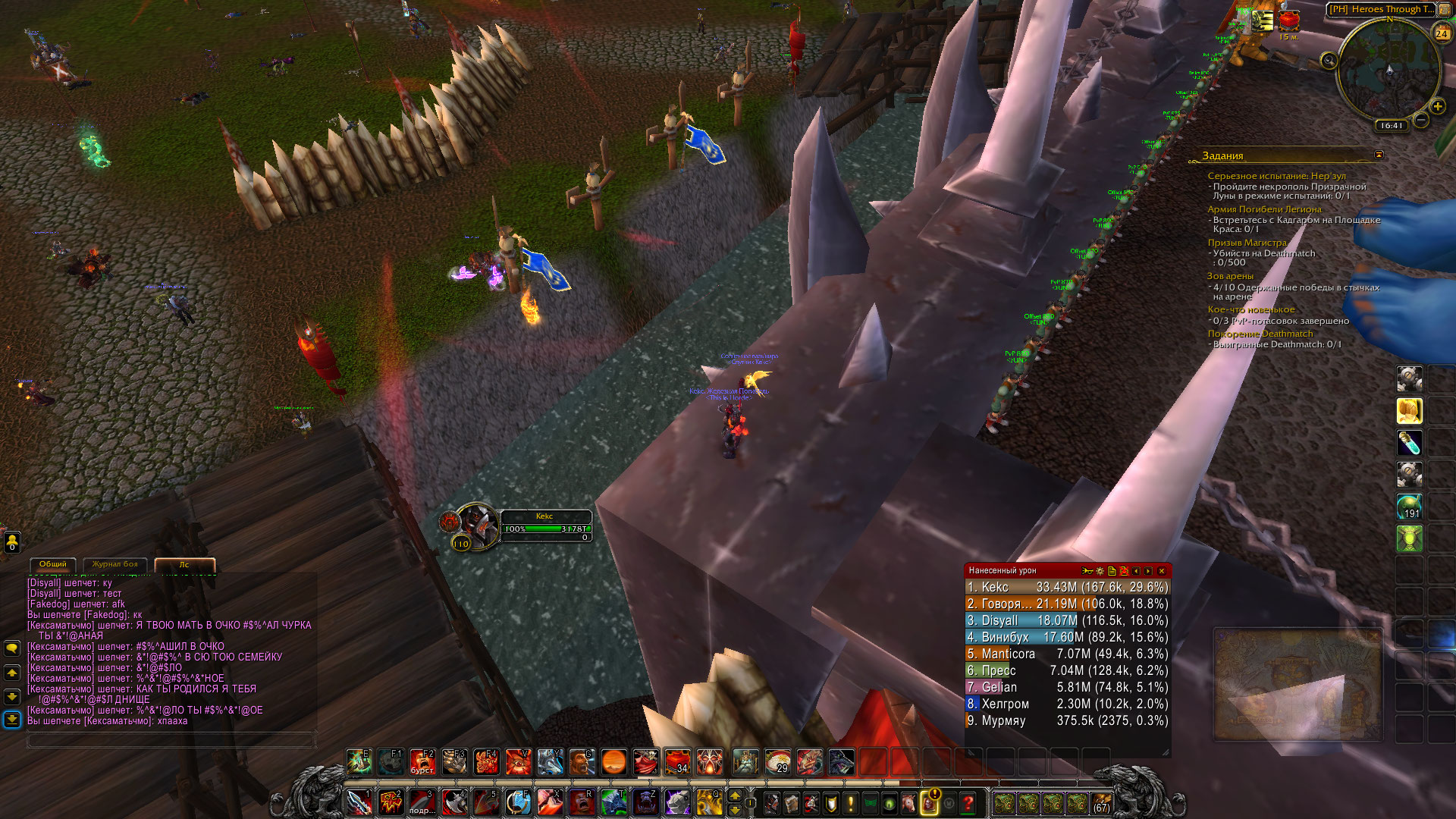This screenshot has width=1456, height=819.
Task: Use the sword ability in slot 1
Action: tap(359, 802)
